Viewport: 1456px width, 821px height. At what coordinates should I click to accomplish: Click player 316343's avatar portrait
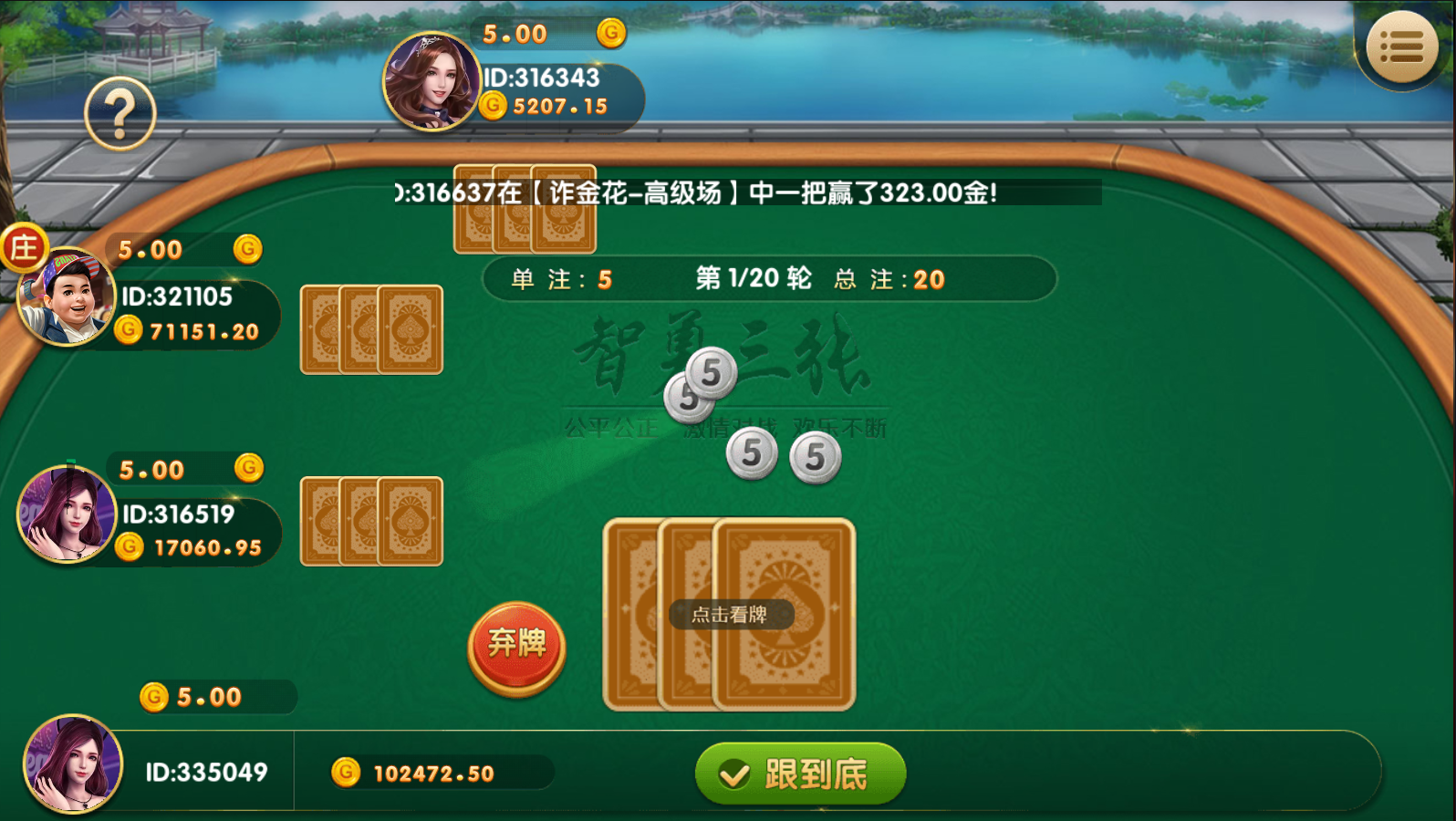click(432, 82)
